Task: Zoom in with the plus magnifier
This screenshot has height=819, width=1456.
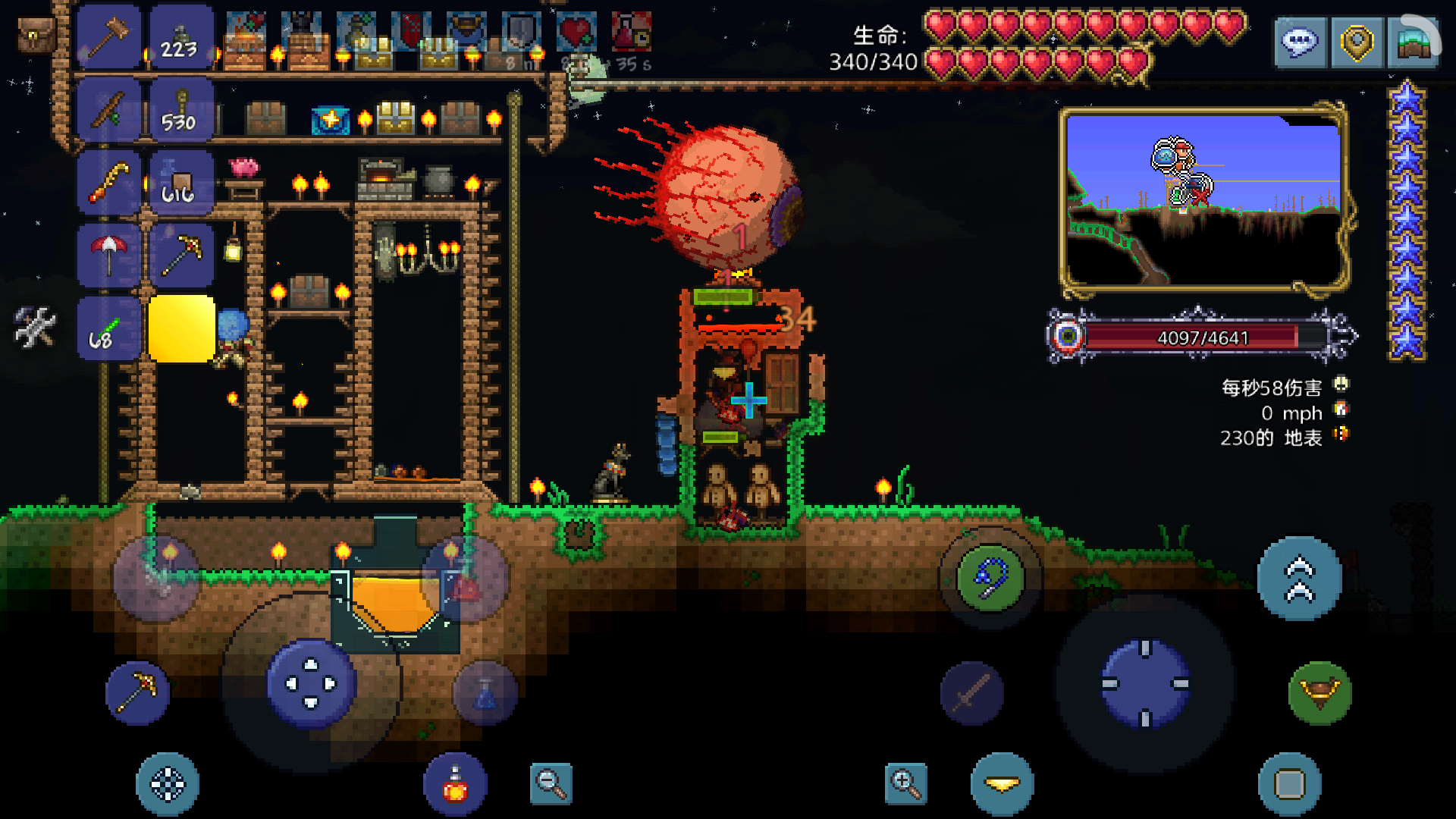Action: pyautogui.click(x=905, y=783)
